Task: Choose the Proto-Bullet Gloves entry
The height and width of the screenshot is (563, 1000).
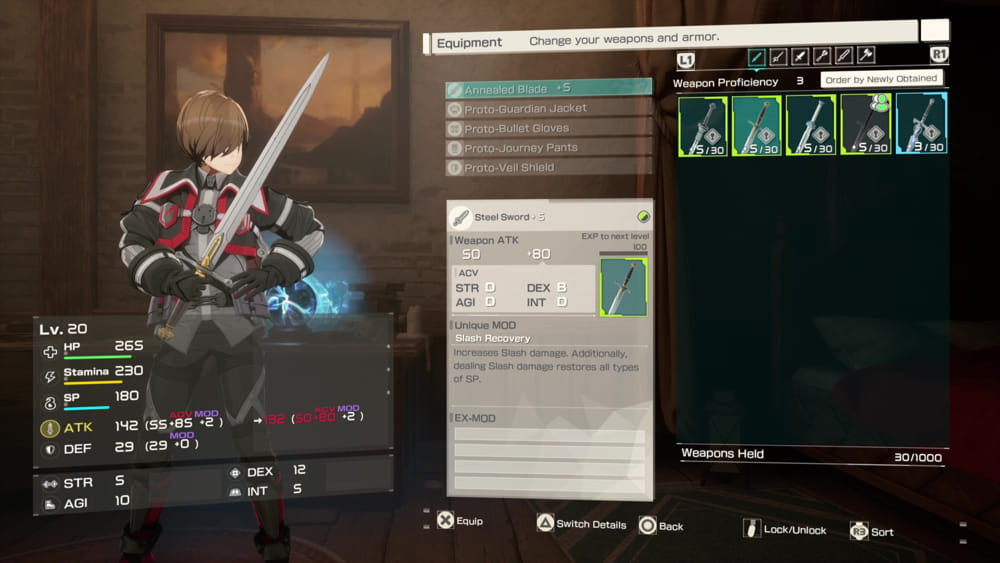Action: click(x=548, y=128)
